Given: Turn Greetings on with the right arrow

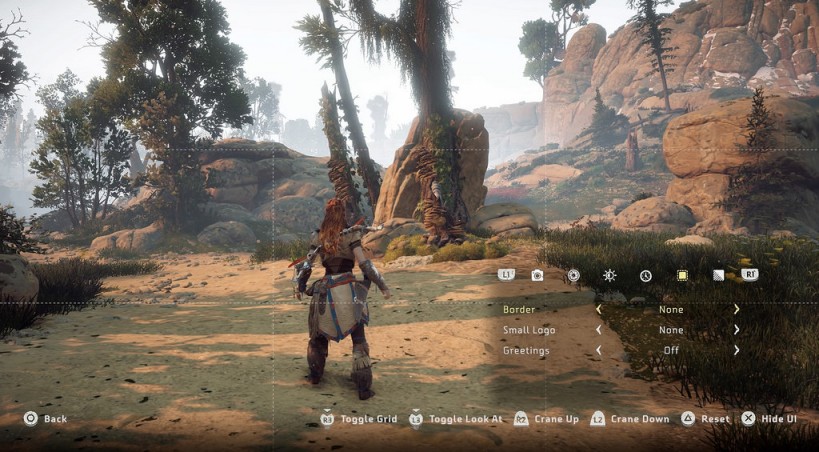Looking at the screenshot, I should pyautogui.click(x=737, y=351).
